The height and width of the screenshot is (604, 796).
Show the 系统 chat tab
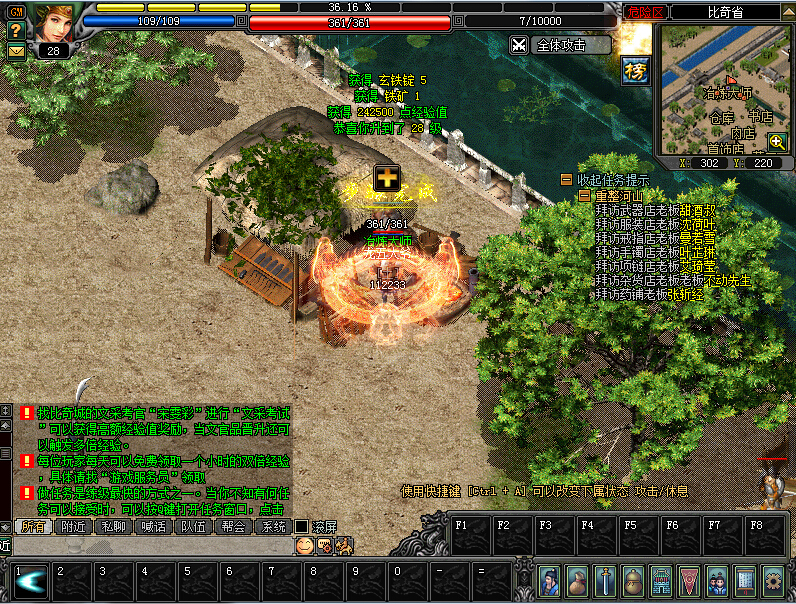tap(273, 527)
